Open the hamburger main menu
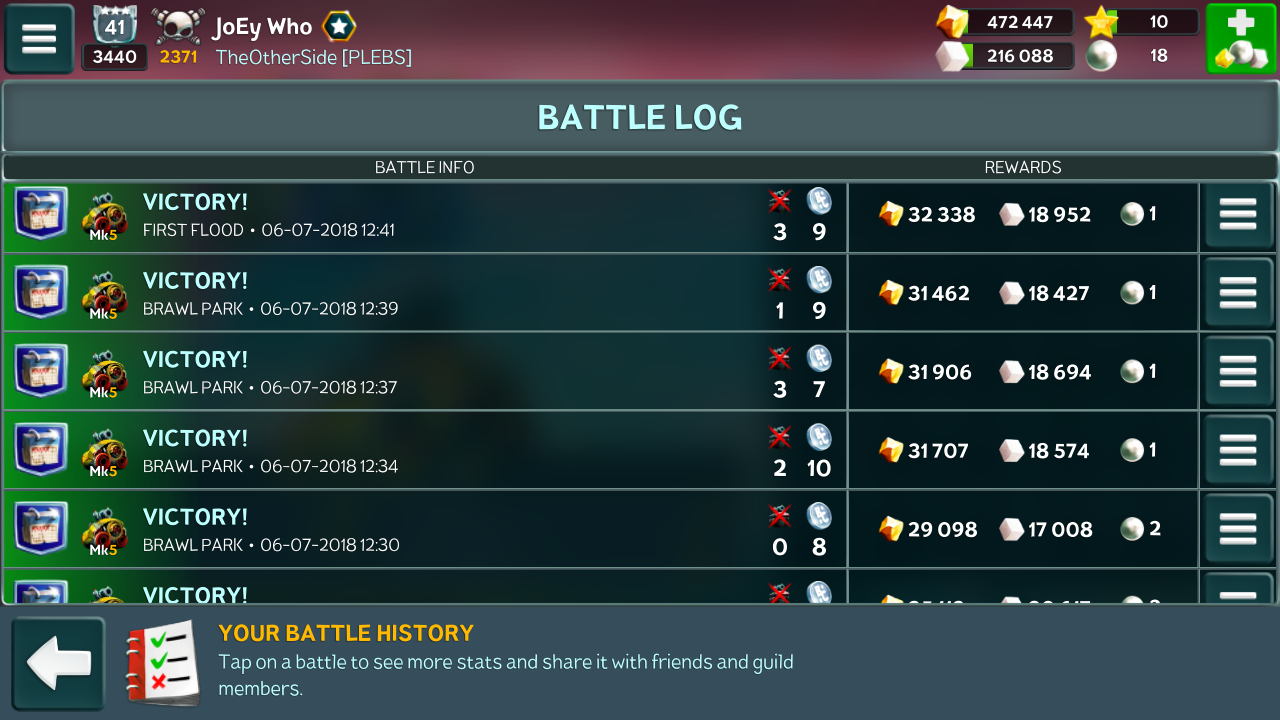 tap(39, 39)
